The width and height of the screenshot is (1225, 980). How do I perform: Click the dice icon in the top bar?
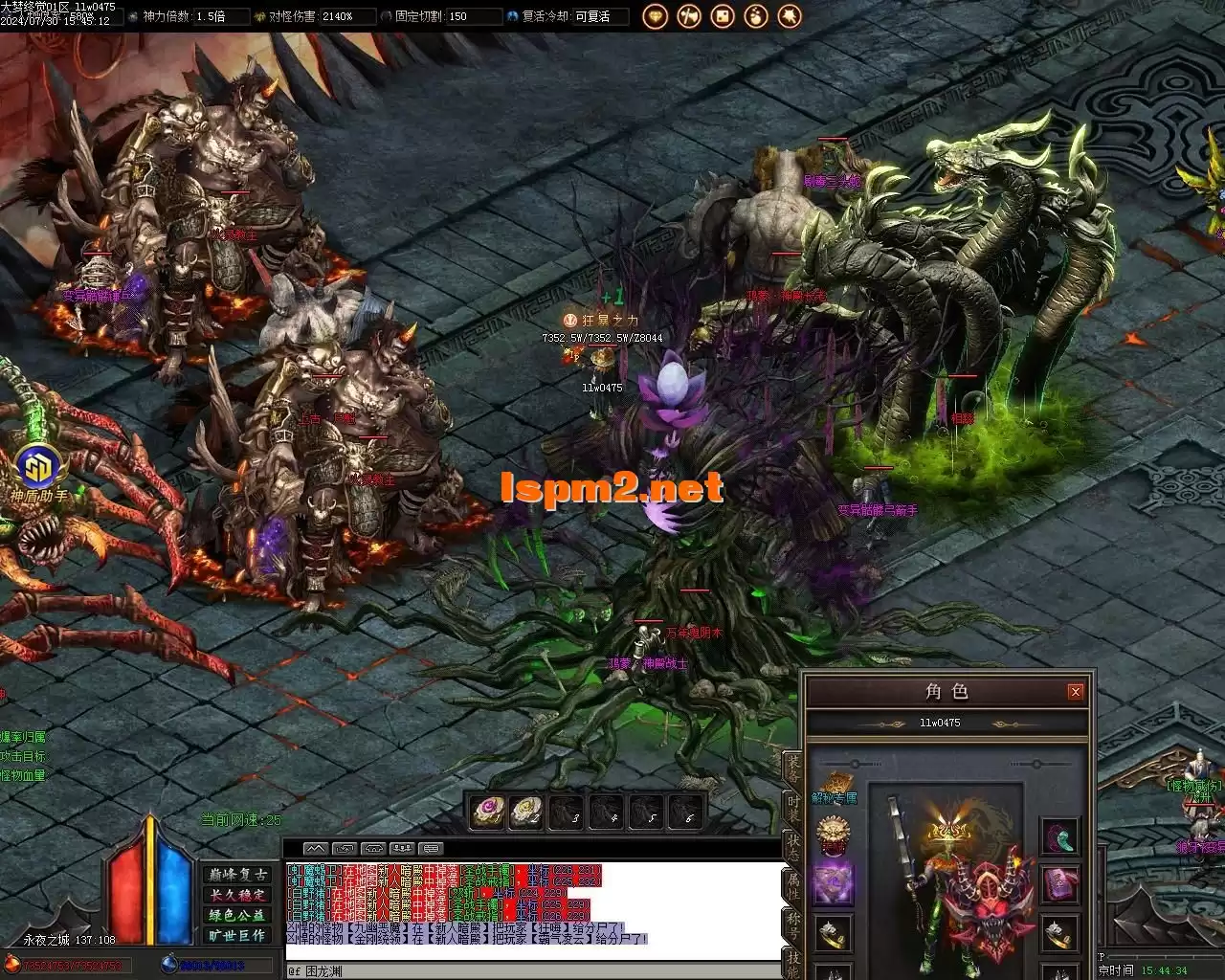coord(723,16)
